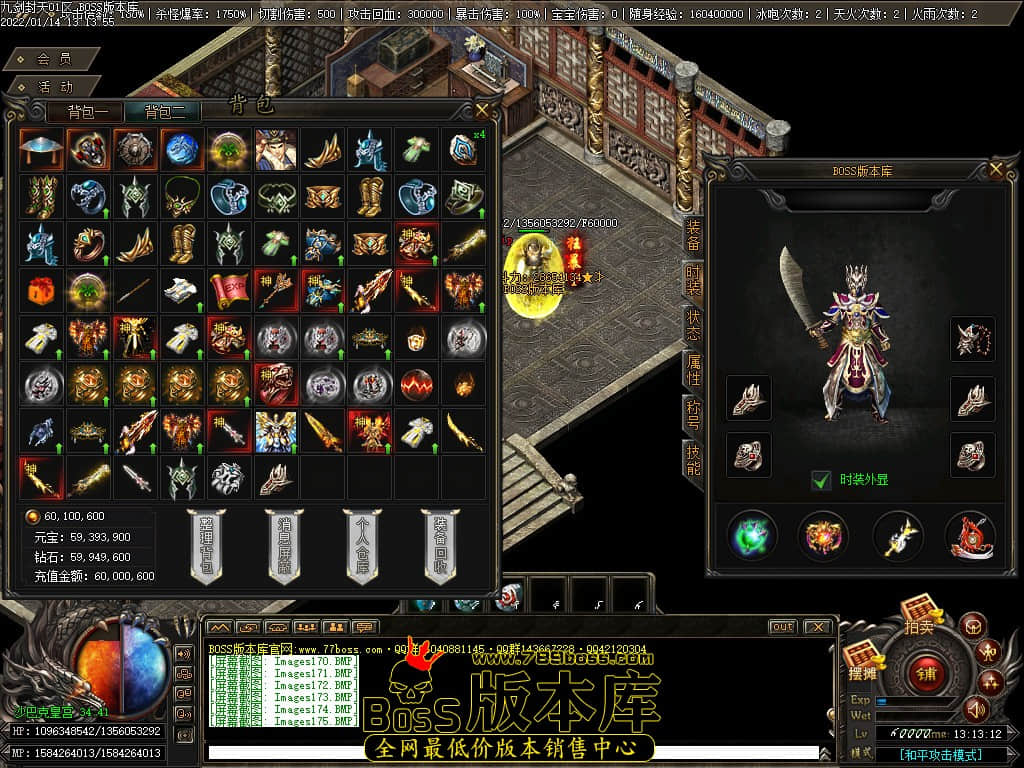Click the red 铺 shop button
This screenshot has width=1024, height=768.
(926, 672)
